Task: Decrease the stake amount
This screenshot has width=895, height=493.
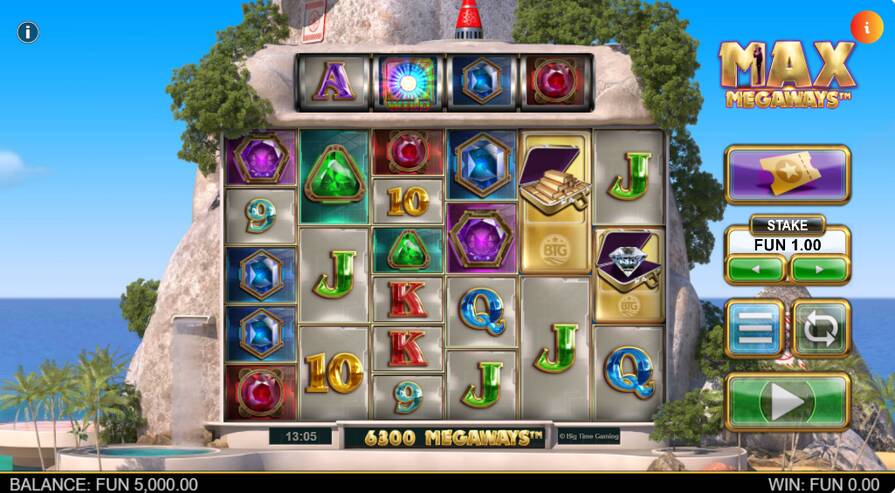Action: pyautogui.click(x=756, y=269)
